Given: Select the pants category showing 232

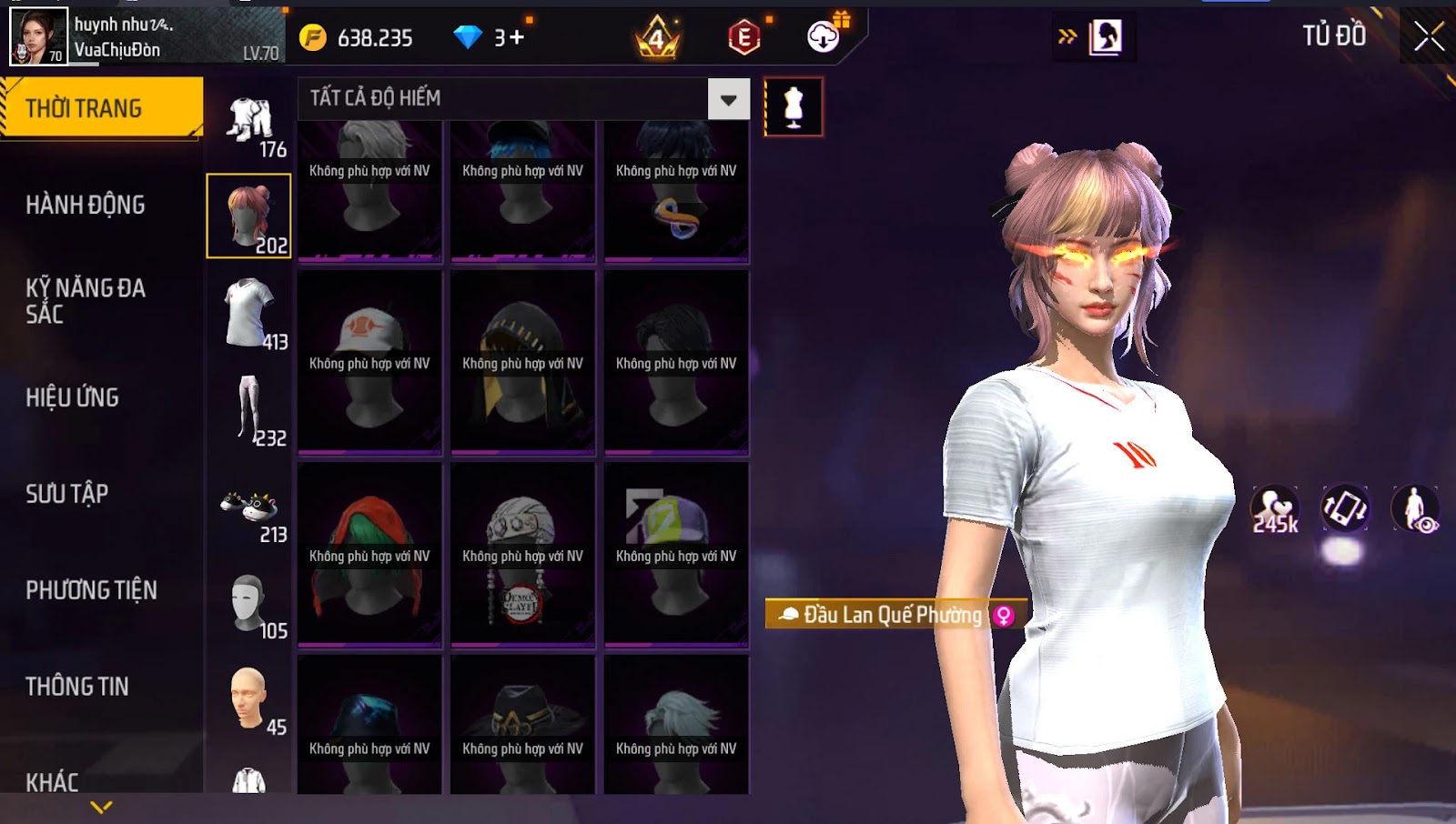Looking at the screenshot, I should pos(249,410).
